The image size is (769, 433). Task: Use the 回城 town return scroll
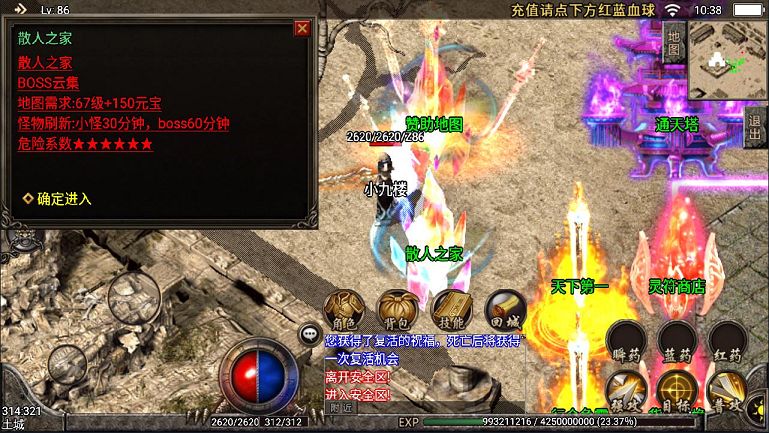pos(504,310)
